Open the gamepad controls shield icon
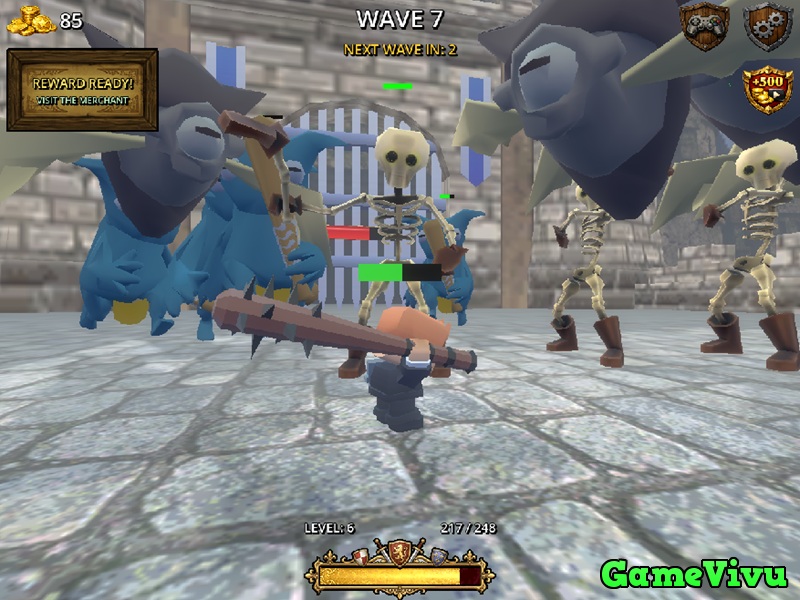 pos(704,26)
